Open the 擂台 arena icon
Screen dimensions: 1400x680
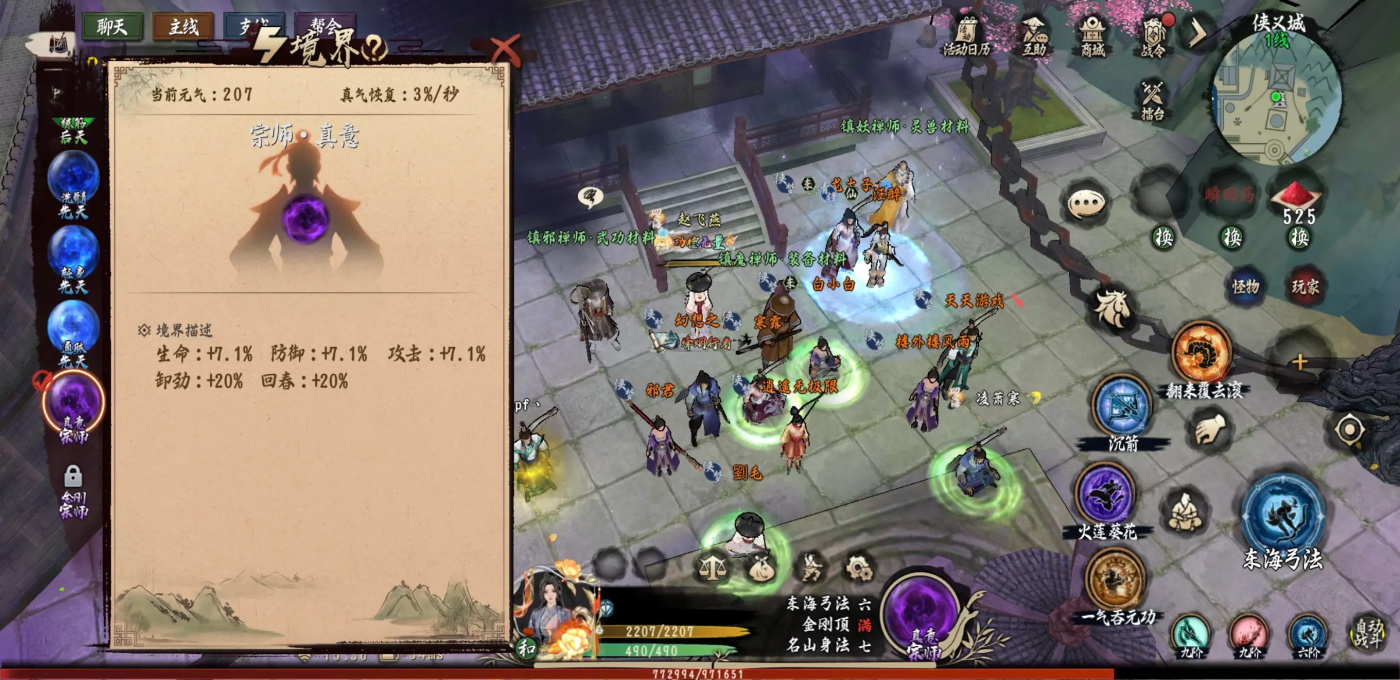[x=1153, y=99]
